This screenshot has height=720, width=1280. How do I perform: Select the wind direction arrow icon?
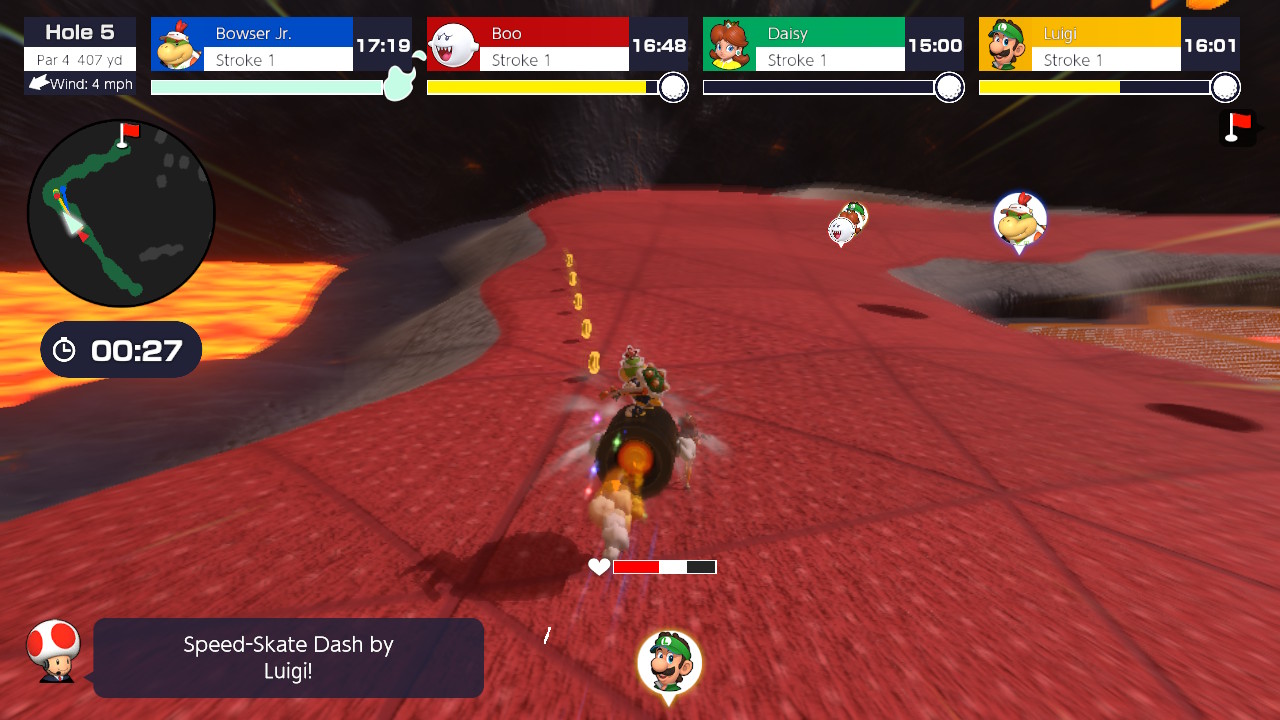click(36, 84)
